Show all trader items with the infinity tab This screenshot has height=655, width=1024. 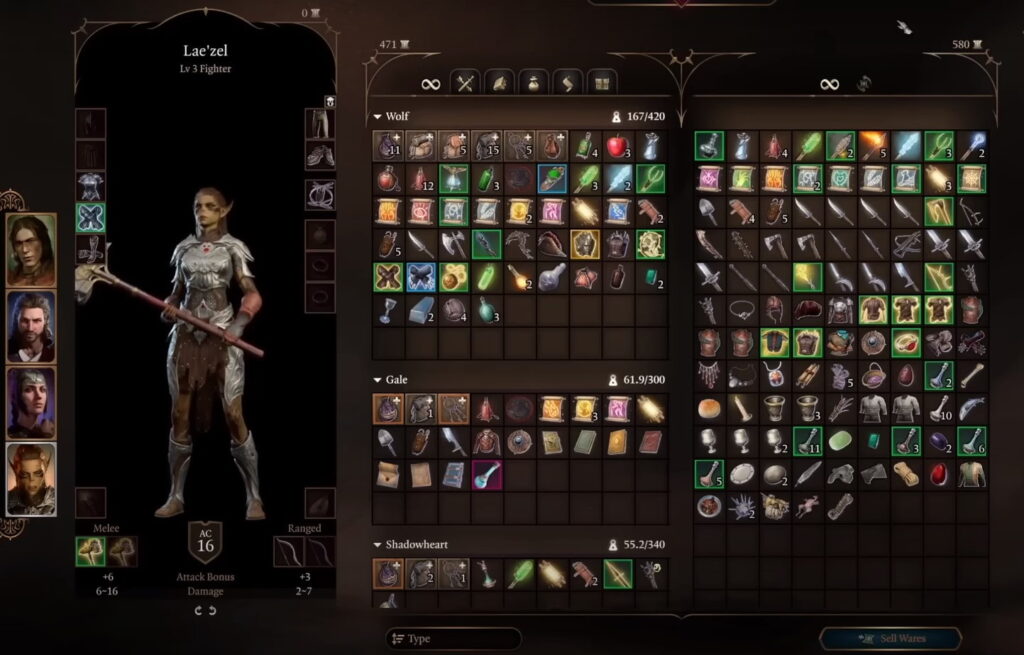pos(829,84)
